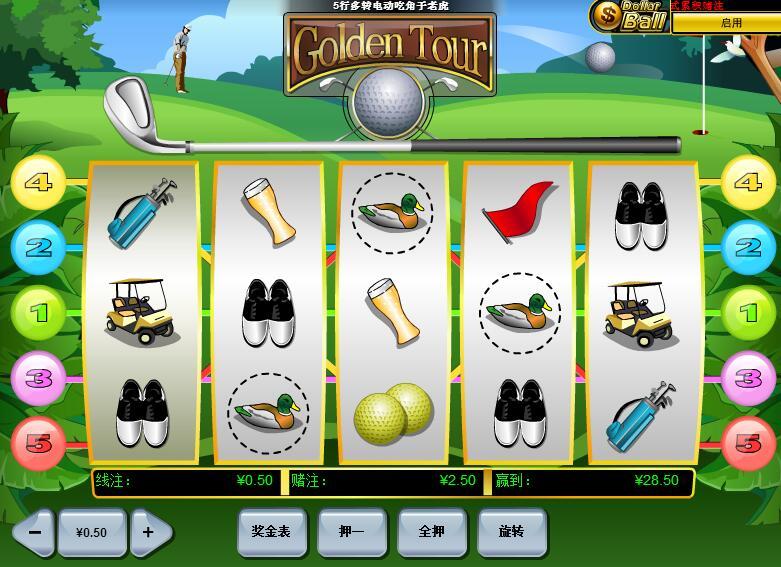Choose blue payline 2 on the left side
Screen dimensions: 781x567
coord(38,247)
